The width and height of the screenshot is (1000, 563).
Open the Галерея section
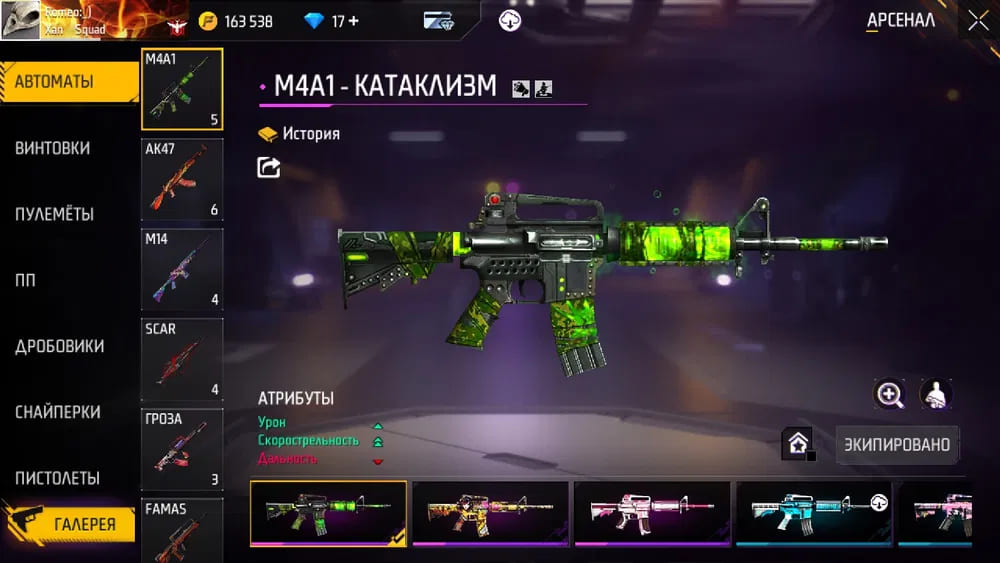pos(70,523)
